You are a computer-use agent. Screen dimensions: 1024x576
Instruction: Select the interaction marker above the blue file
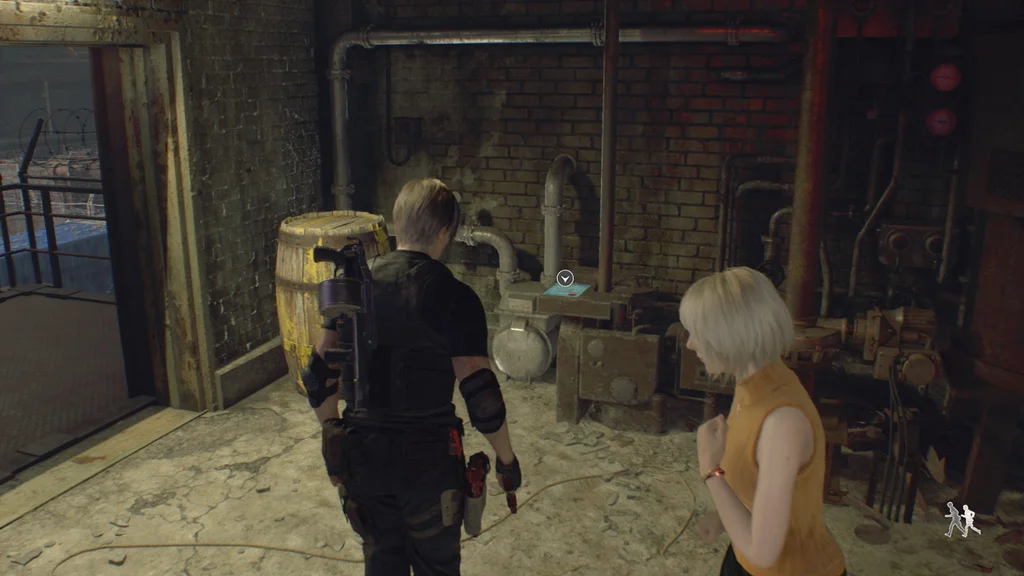point(565,278)
